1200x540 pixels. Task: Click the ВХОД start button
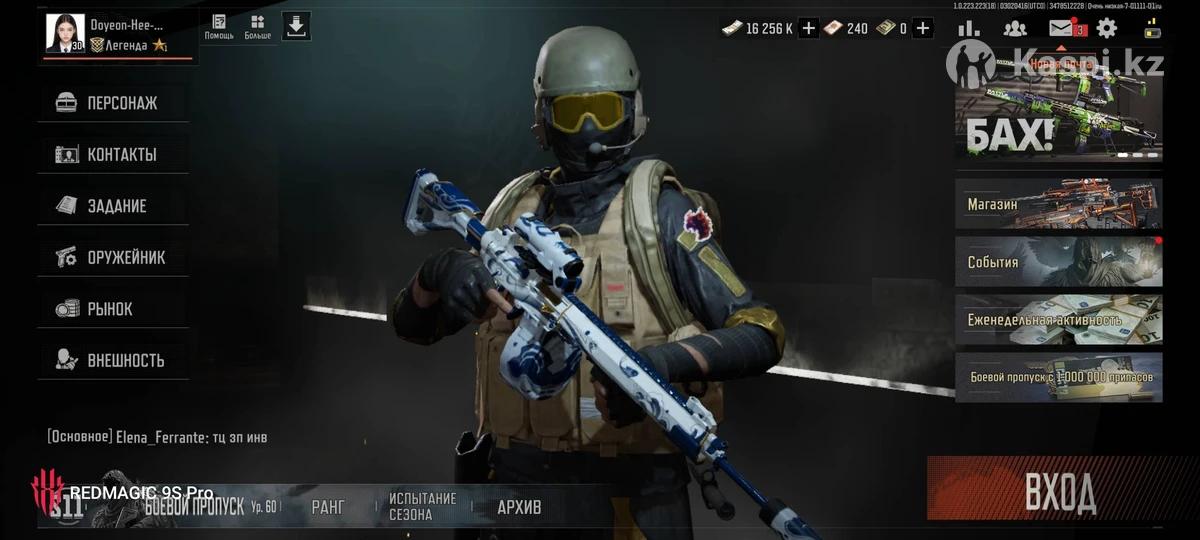[x=1060, y=492]
